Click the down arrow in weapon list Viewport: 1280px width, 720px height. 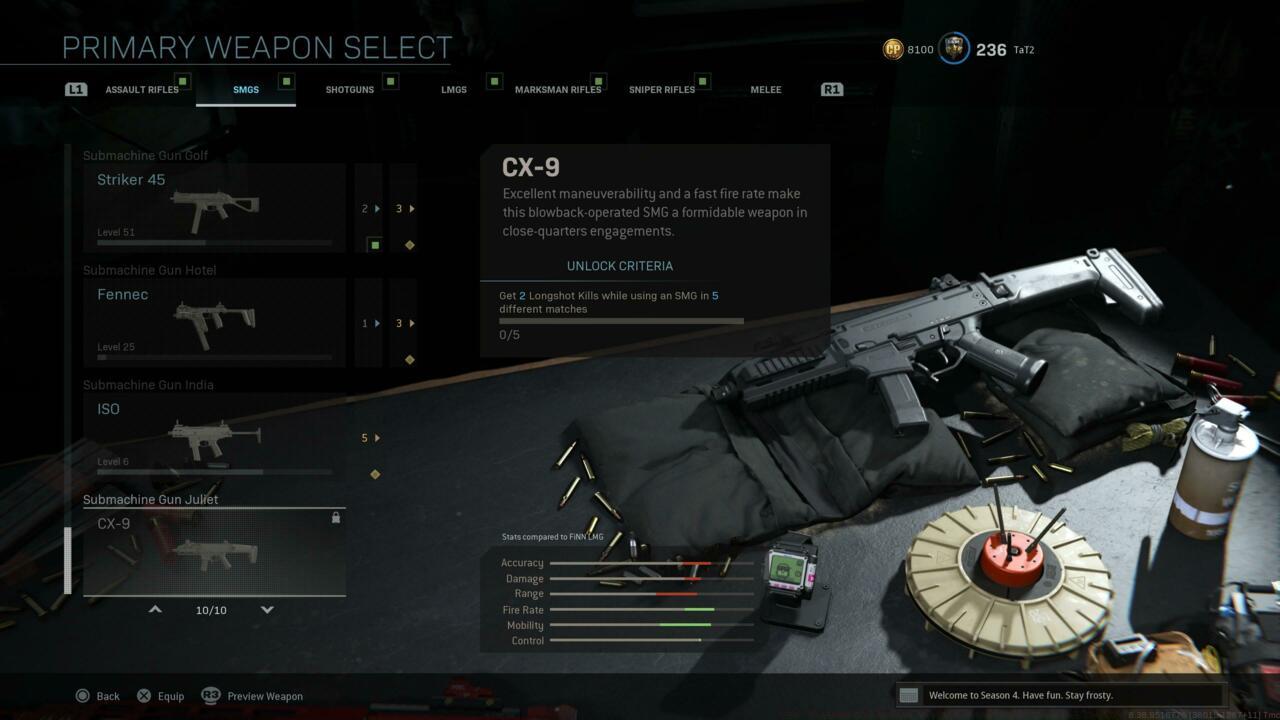(267, 609)
